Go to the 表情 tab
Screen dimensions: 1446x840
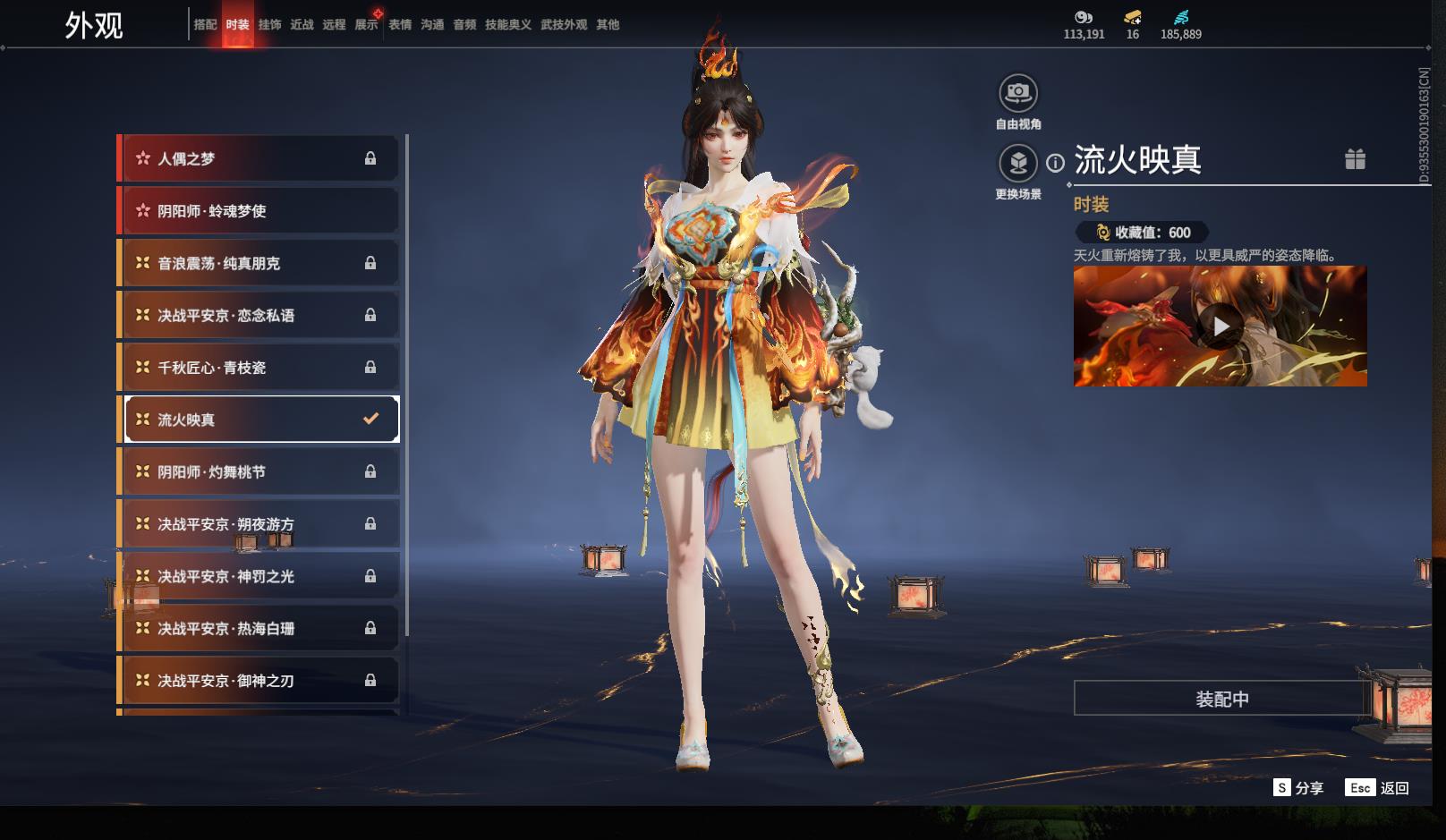click(x=400, y=25)
